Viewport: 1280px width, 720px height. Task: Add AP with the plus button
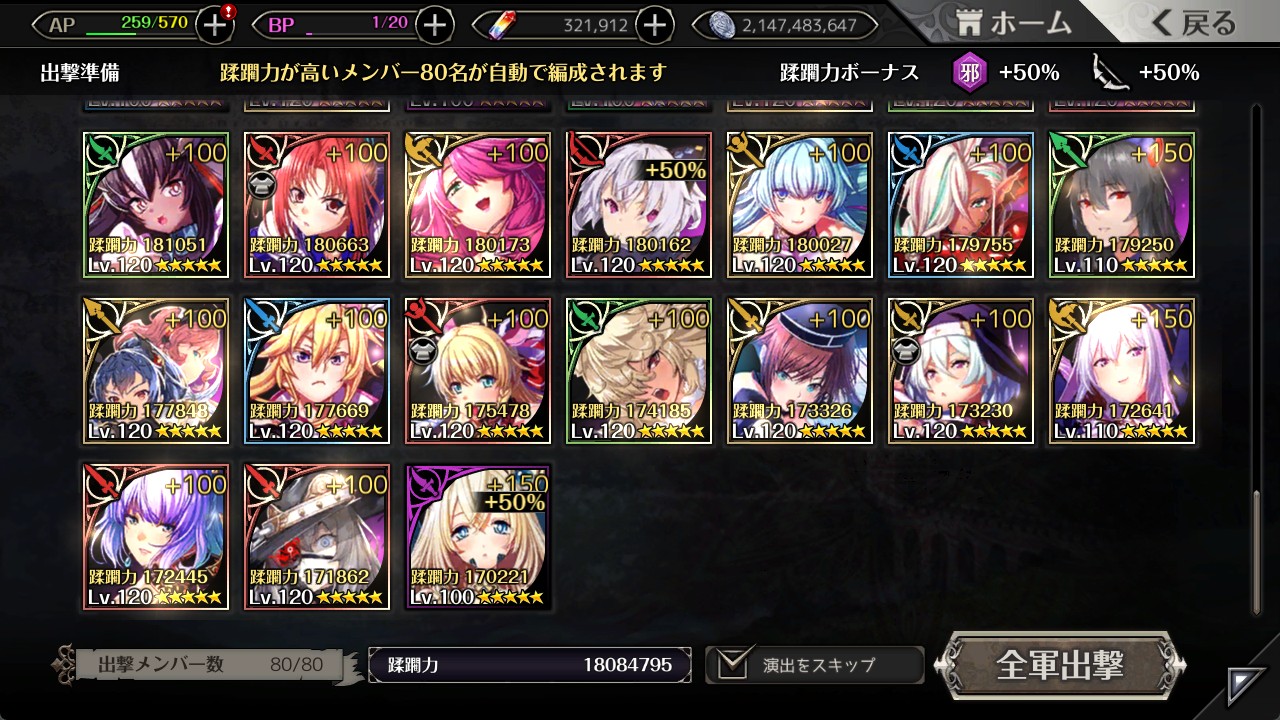tap(215, 25)
